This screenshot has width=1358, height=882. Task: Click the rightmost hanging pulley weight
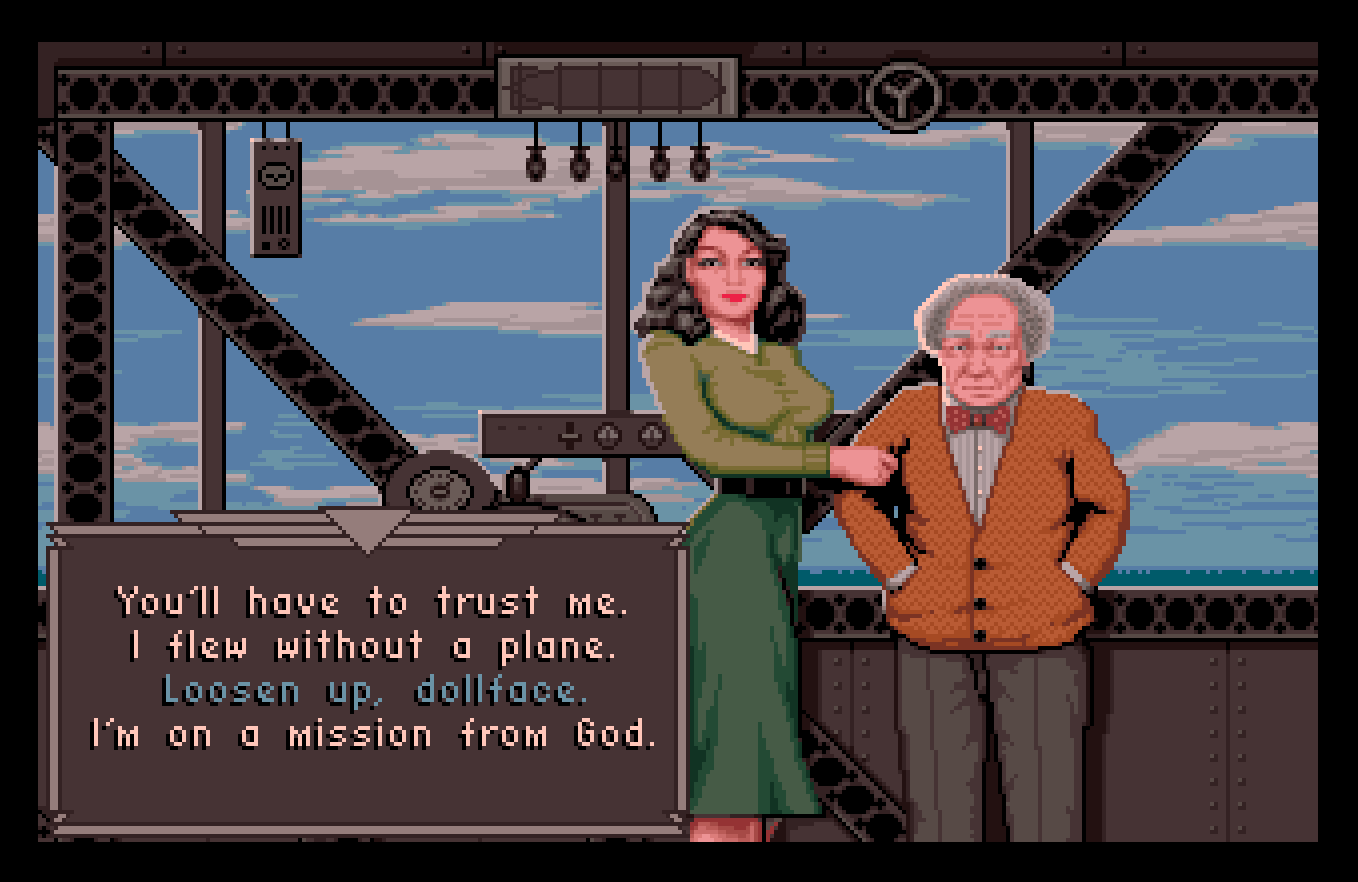pyautogui.click(x=700, y=168)
